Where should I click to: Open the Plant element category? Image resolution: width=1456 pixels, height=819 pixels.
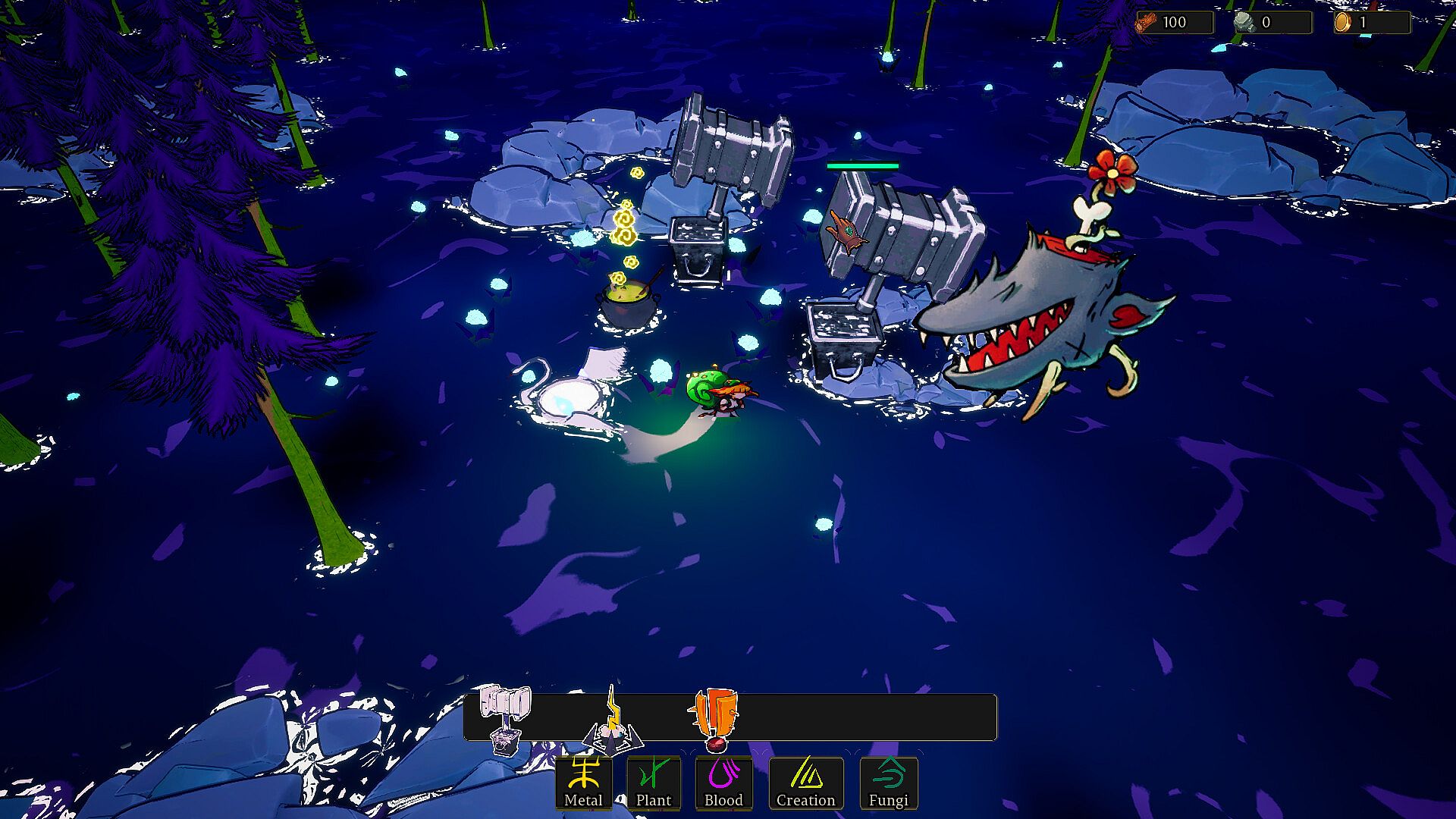[x=653, y=783]
